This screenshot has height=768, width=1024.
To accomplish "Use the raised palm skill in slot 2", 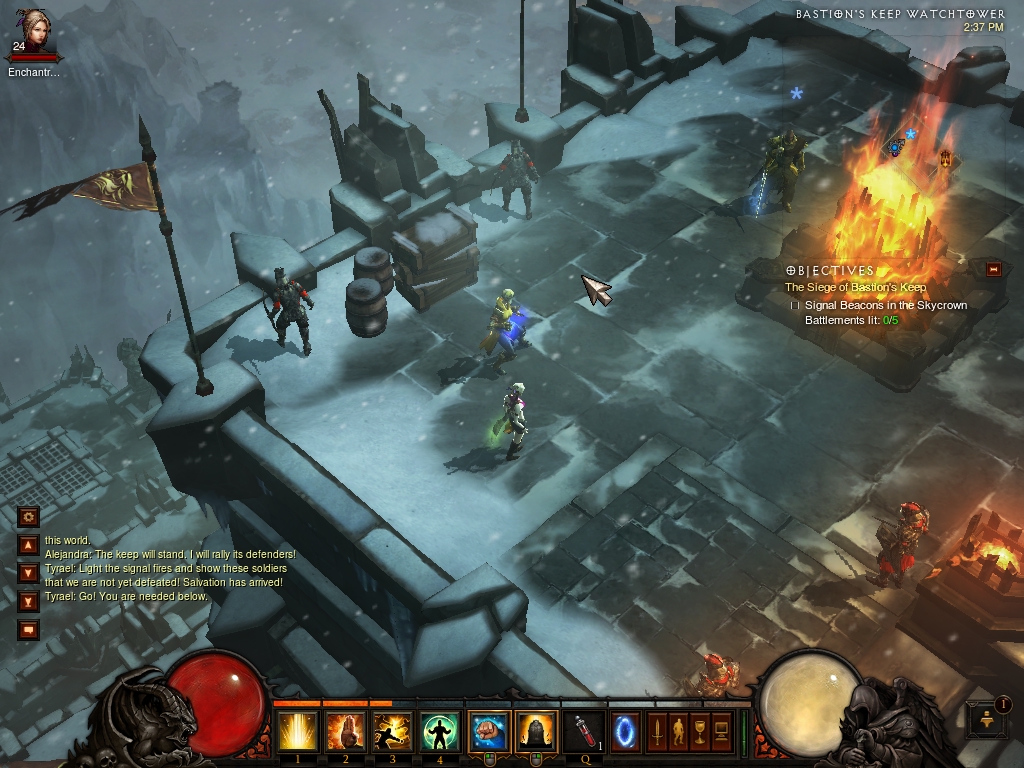I will click(345, 732).
